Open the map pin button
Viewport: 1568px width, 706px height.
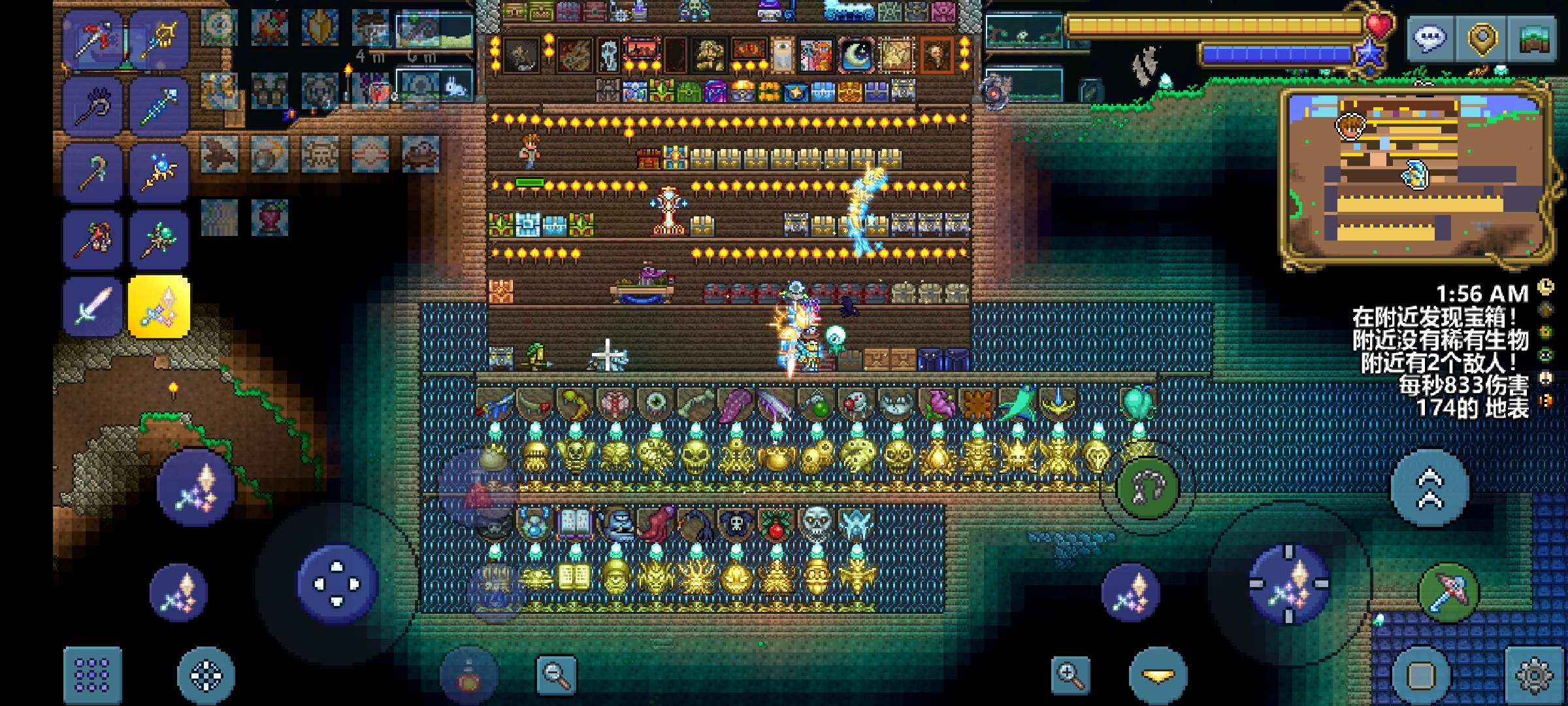(1482, 39)
